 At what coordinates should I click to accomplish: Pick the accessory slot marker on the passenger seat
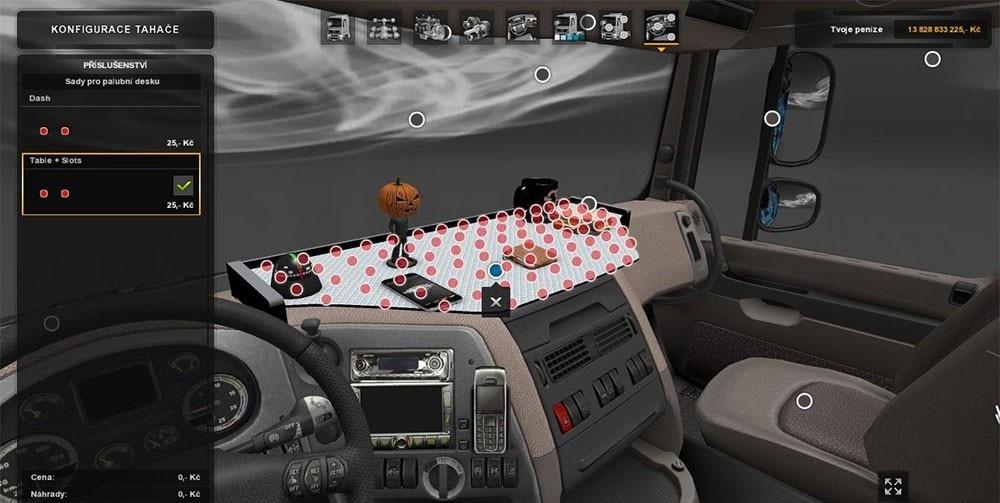[x=804, y=401]
